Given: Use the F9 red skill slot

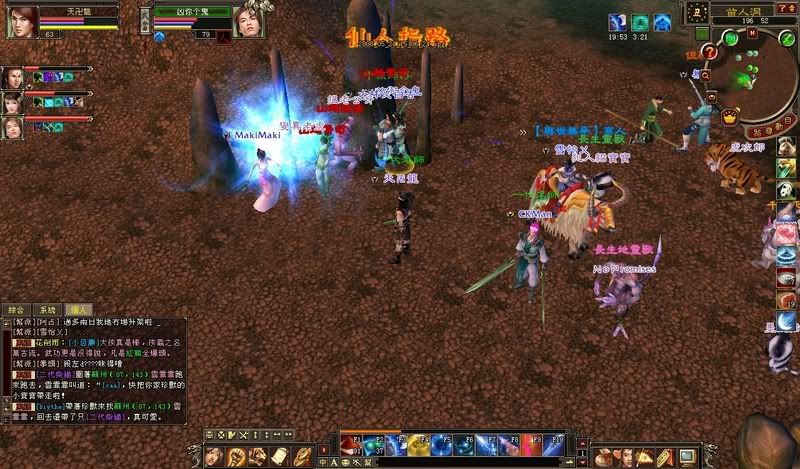Looking at the screenshot, I should [533, 444].
